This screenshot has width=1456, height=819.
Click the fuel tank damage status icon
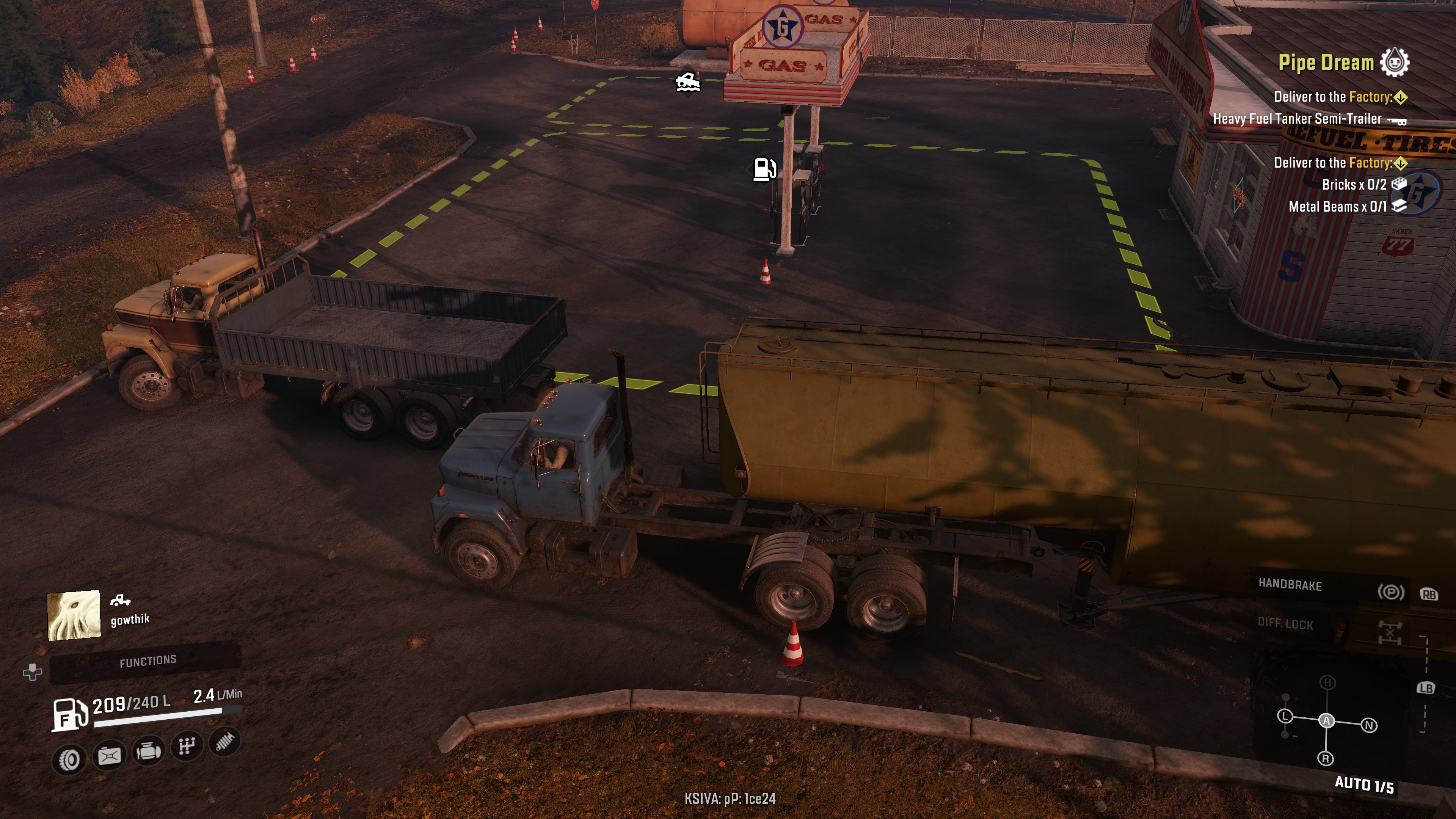click(109, 755)
